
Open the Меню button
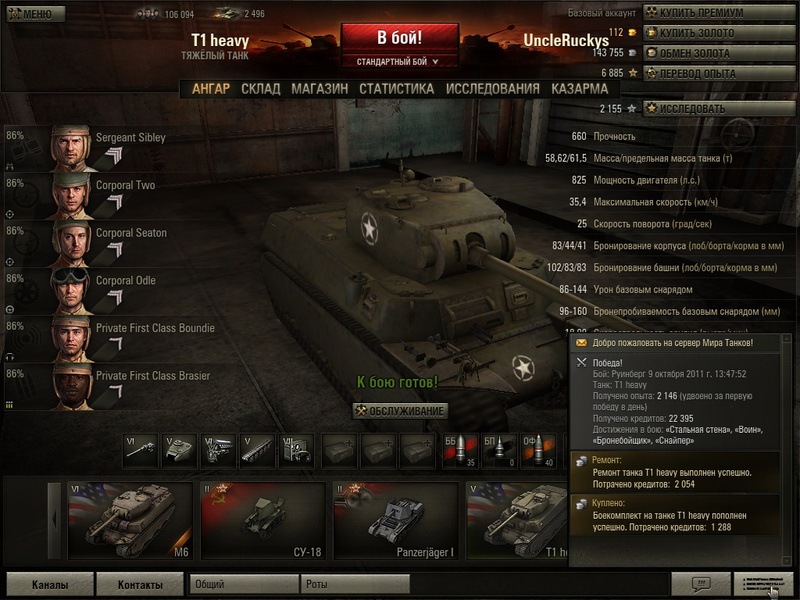coord(29,14)
